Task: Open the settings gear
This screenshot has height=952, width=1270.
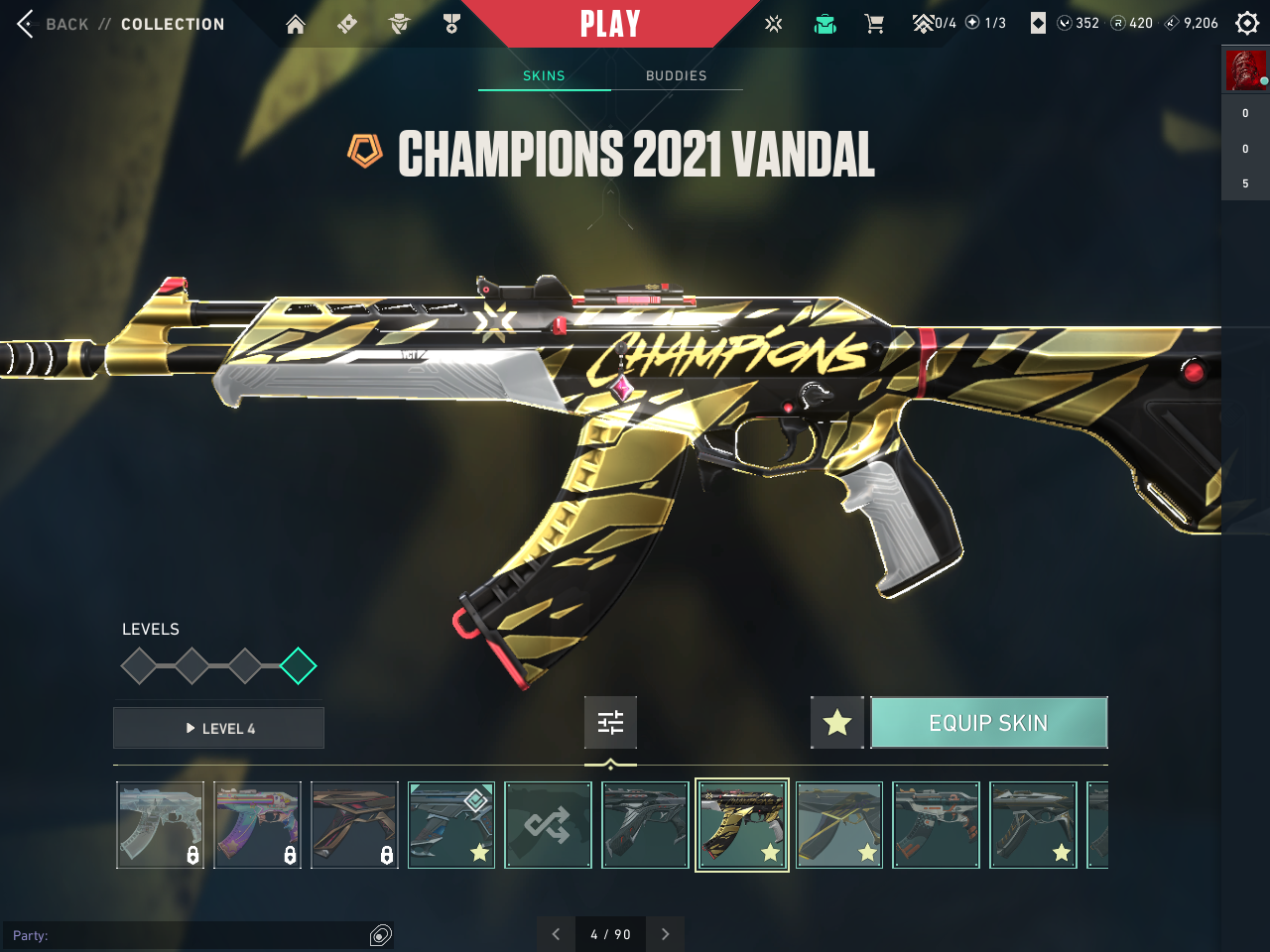Action: pos(1247,23)
